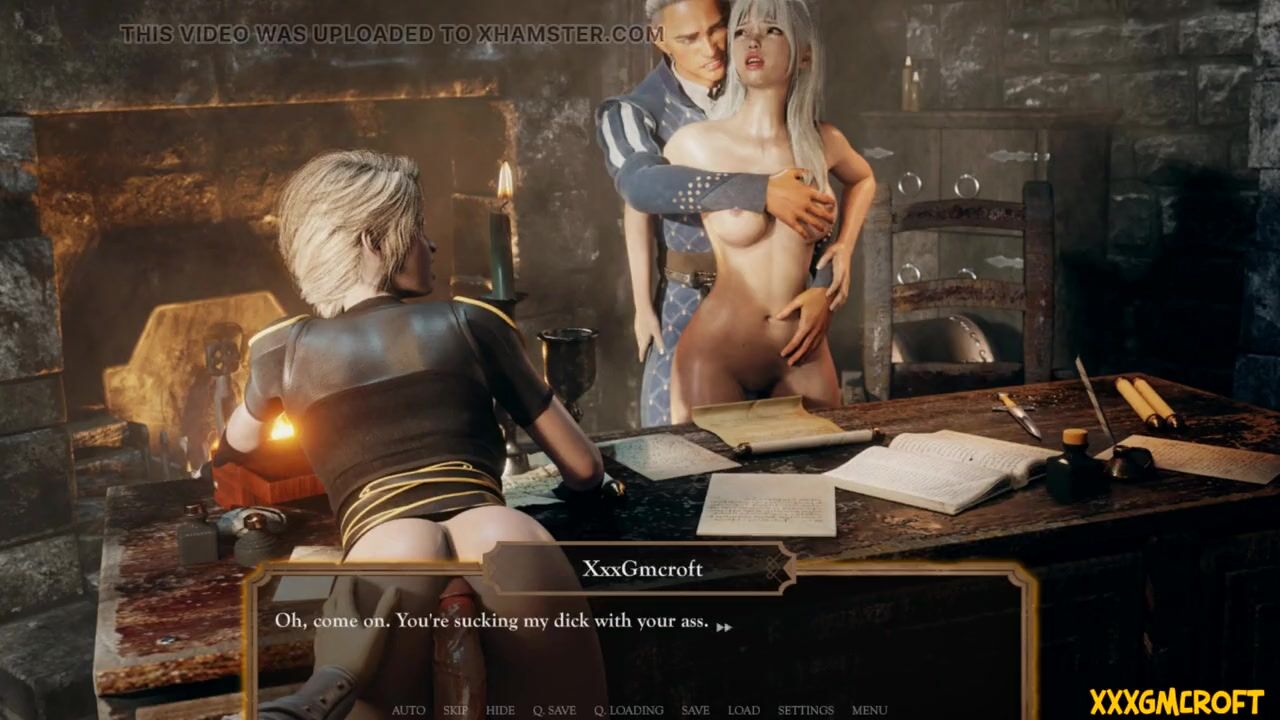Hide the dialogue box
Image resolution: width=1280 pixels, height=720 pixels.
tap(500, 710)
